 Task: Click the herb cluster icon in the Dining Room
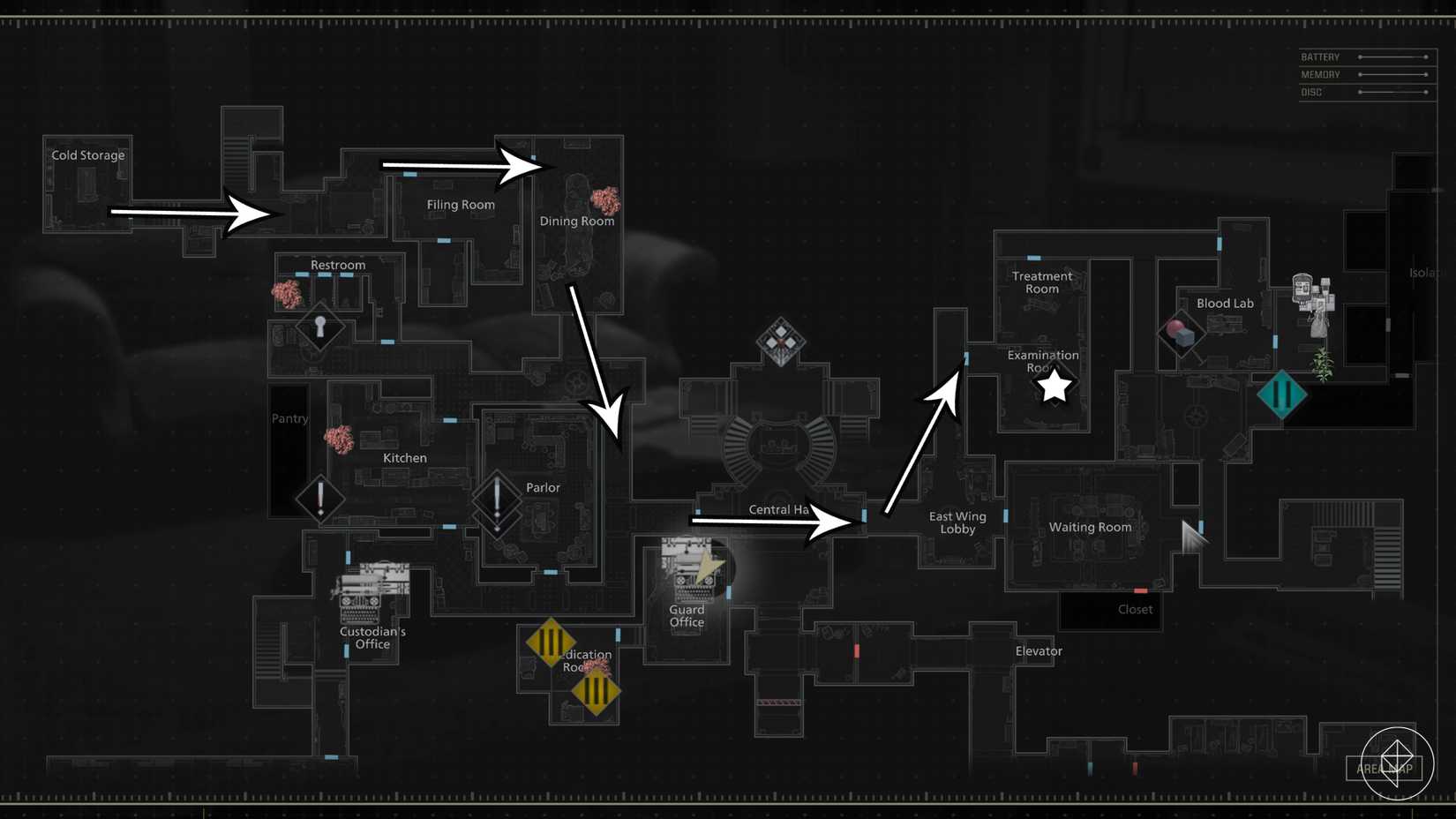click(x=608, y=199)
